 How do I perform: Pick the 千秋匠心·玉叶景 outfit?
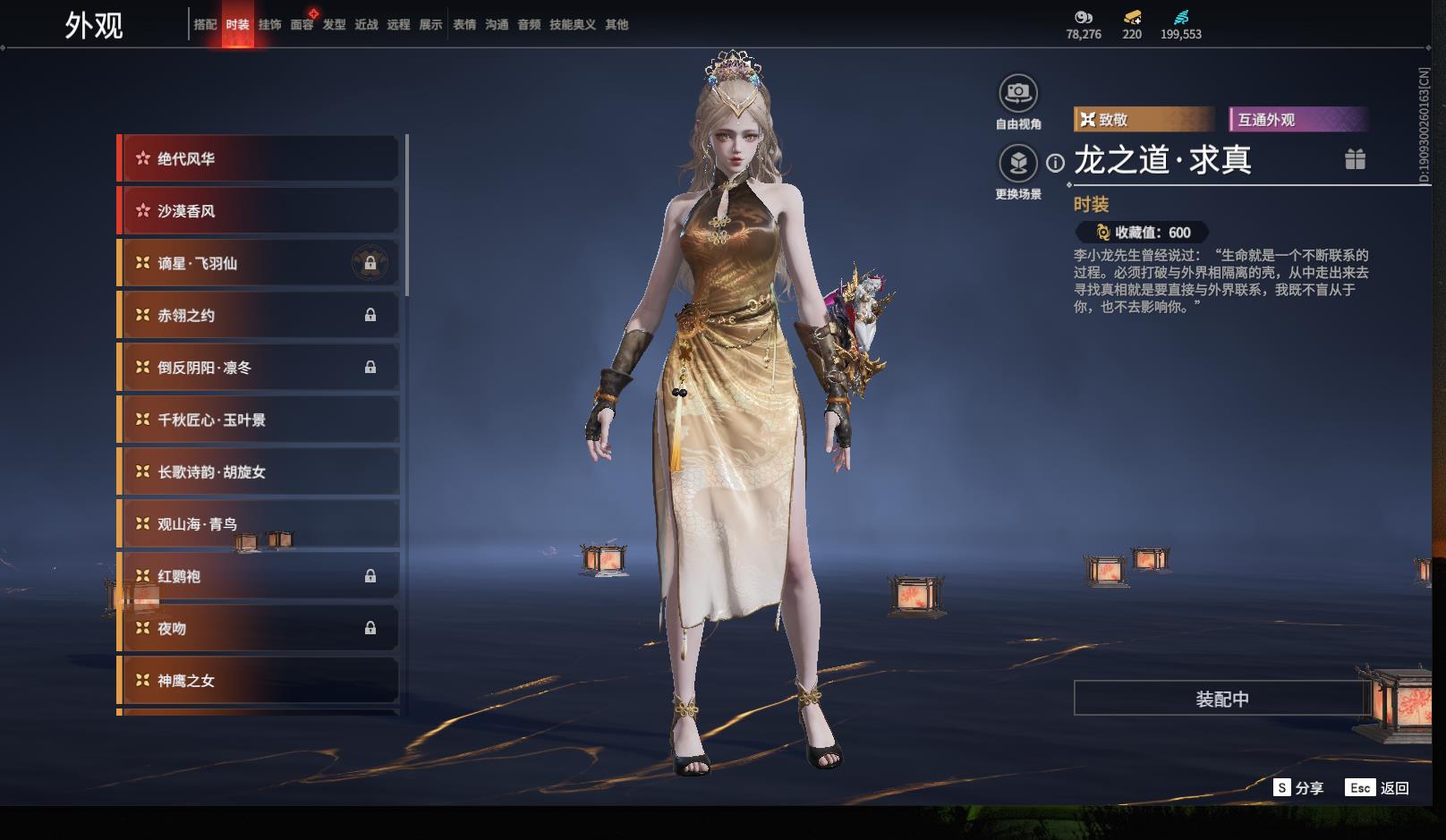[259, 420]
